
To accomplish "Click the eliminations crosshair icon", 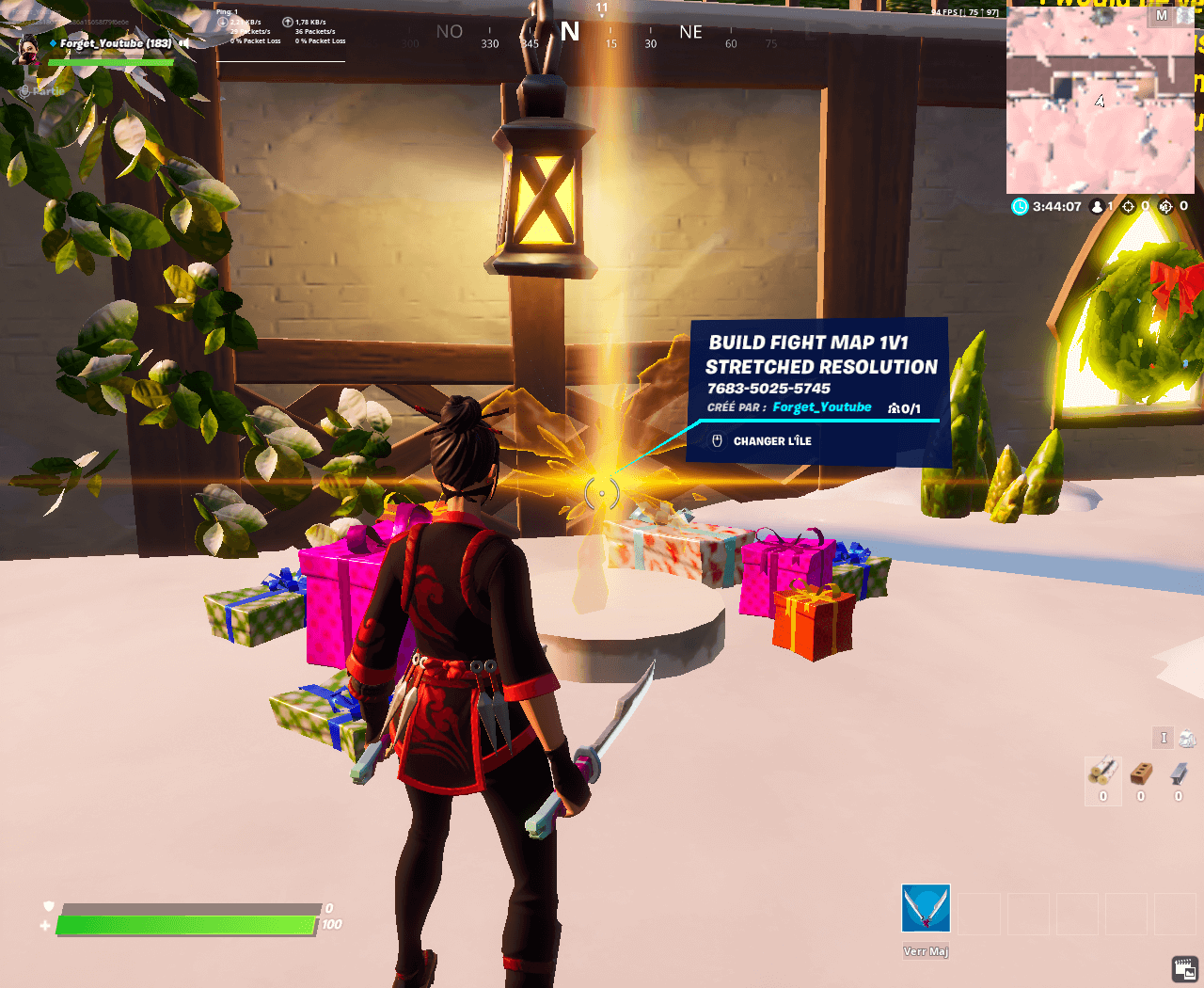I will click(x=1129, y=207).
